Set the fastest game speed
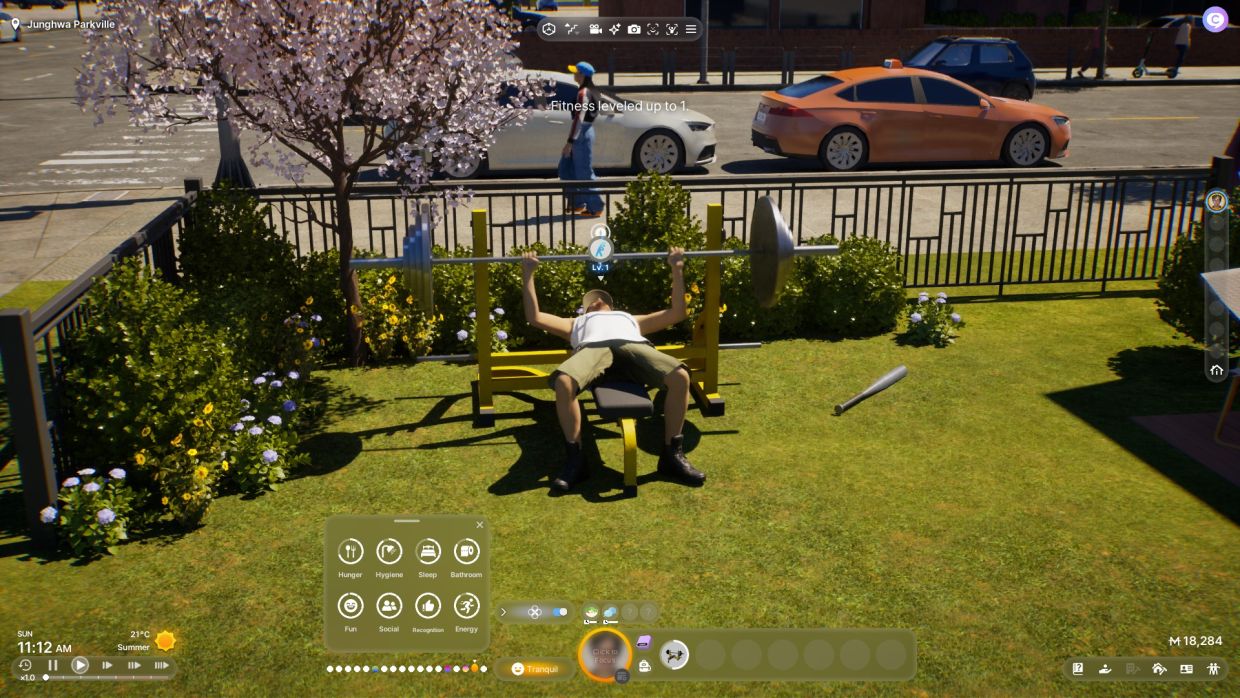The height and width of the screenshot is (698, 1240). coord(160,665)
